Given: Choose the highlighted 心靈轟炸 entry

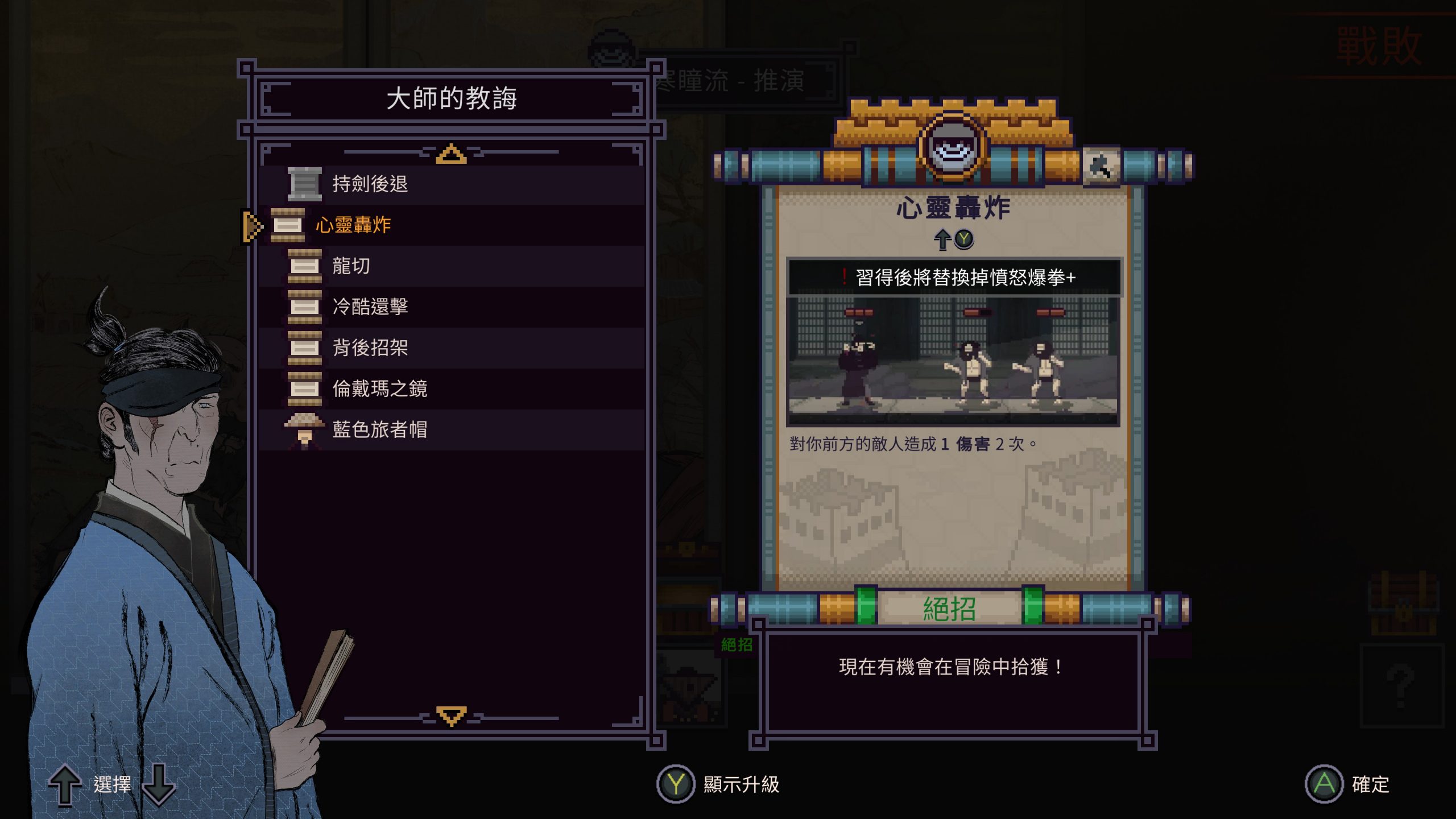Looking at the screenshot, I should click(x=353, y=225).
